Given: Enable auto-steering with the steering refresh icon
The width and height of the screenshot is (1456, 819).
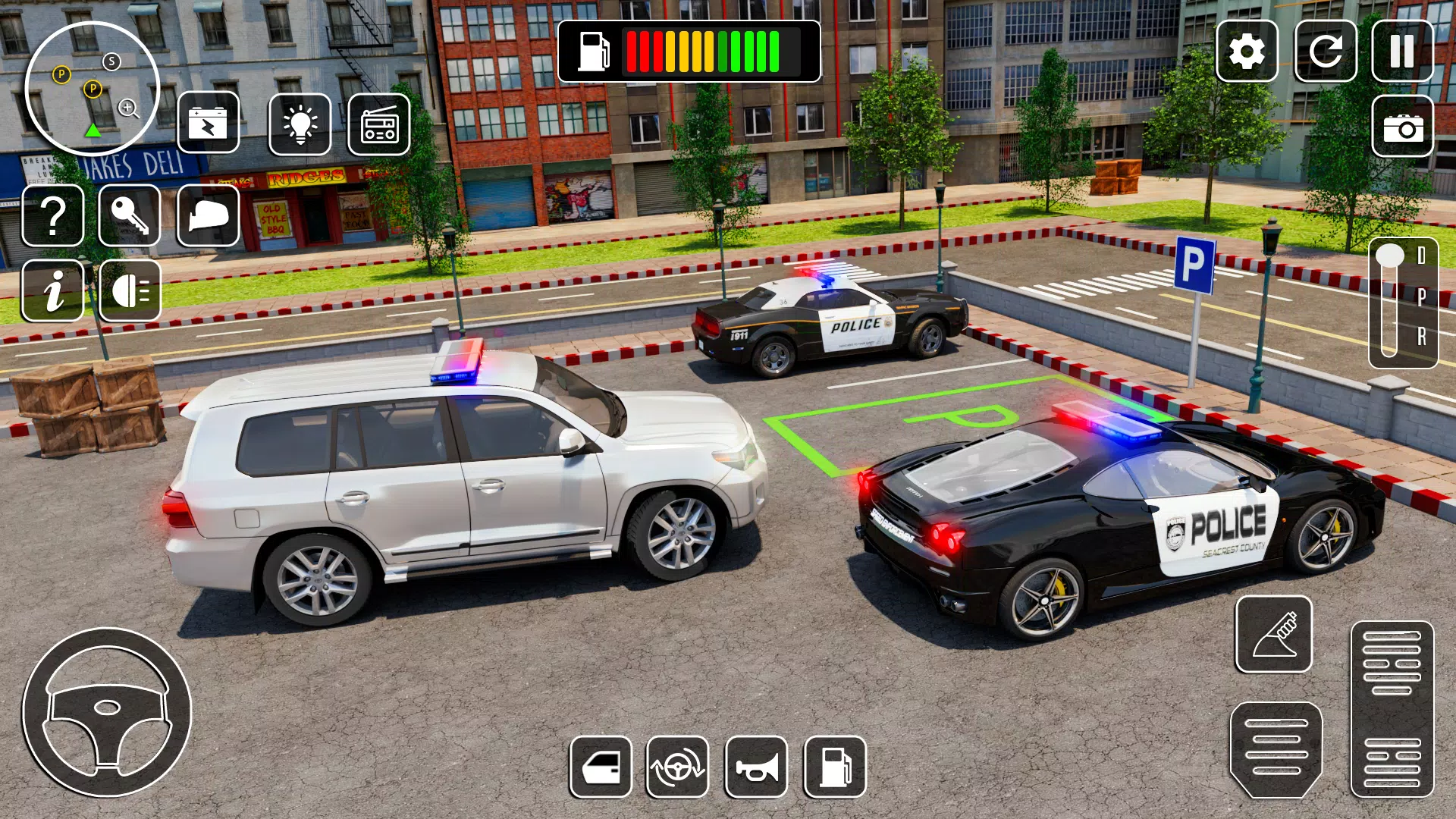Looking at the screenshot, I should coord(679,767).
